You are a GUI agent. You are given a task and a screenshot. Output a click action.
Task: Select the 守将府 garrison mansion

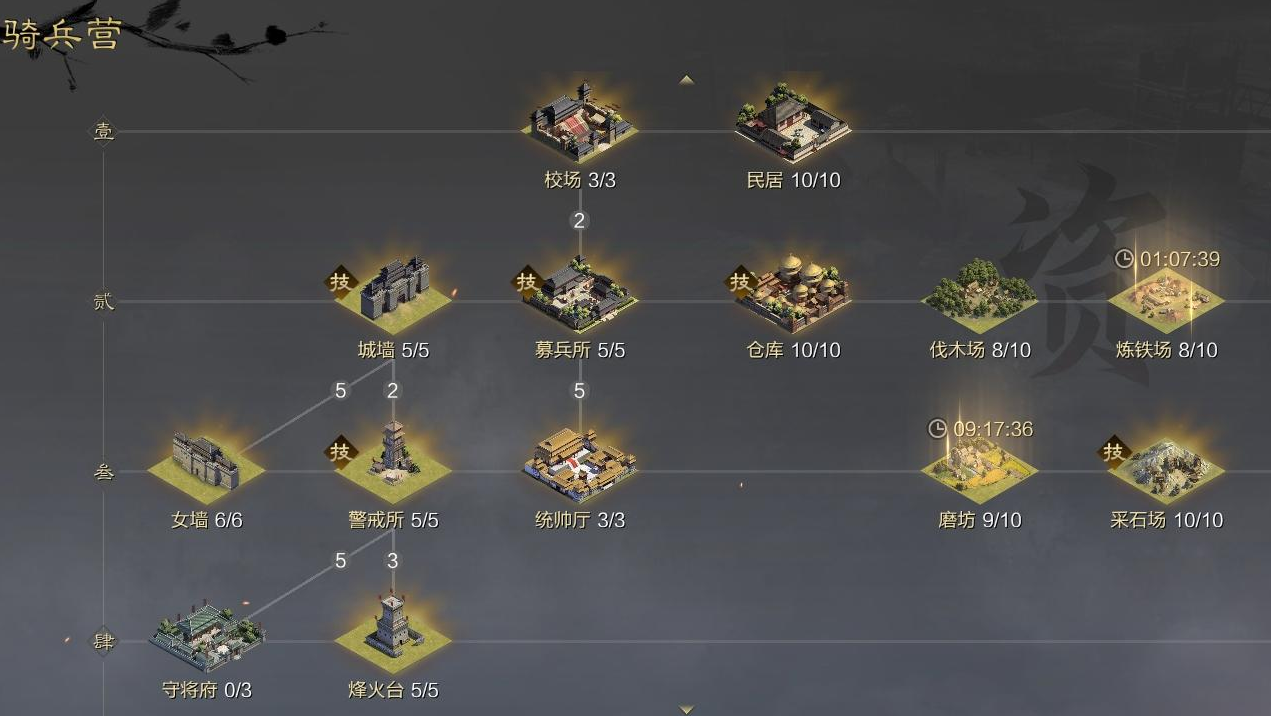click(x=208, y=634)
